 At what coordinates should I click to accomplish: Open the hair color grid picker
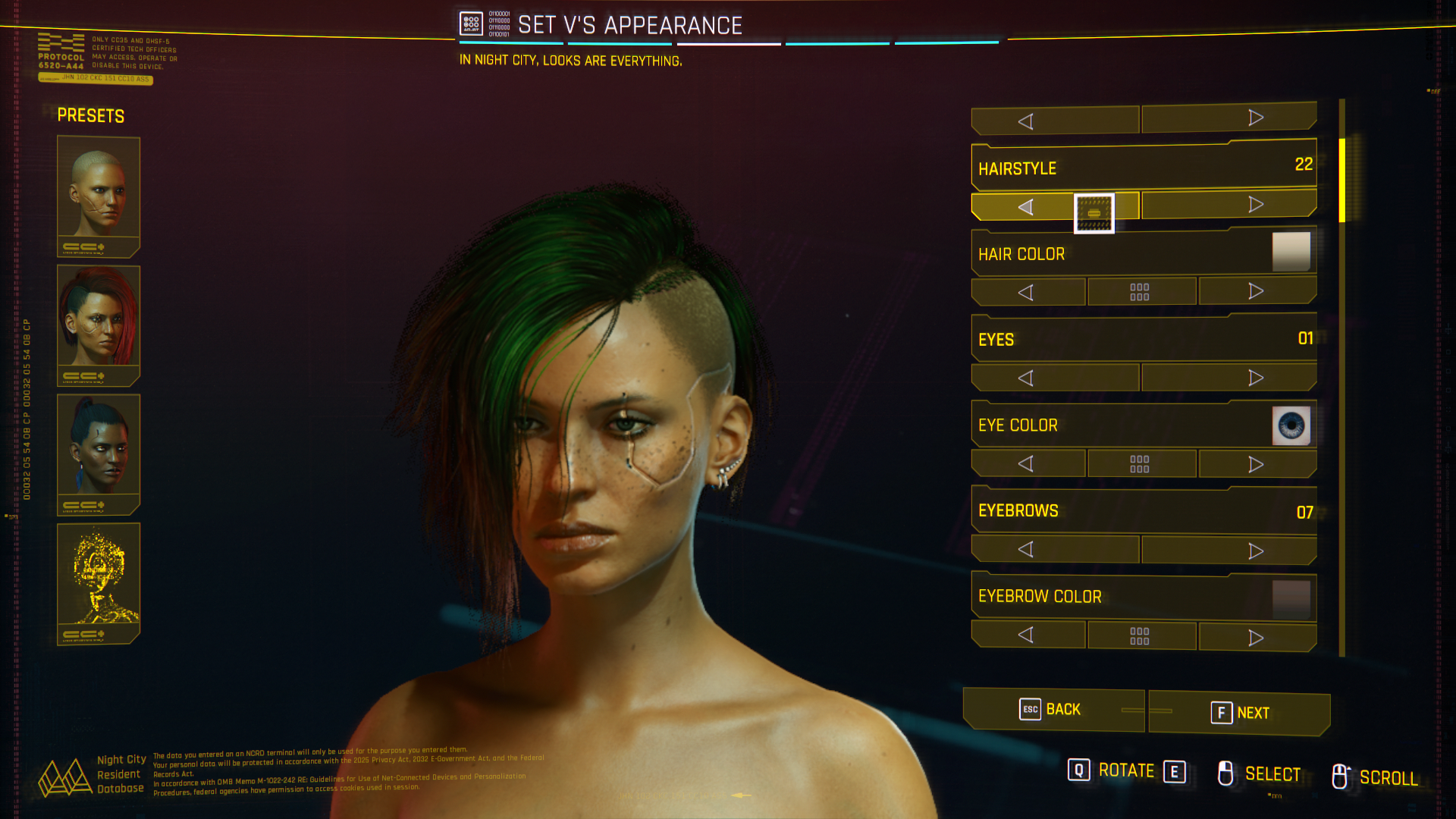[x=1140, y=292]
